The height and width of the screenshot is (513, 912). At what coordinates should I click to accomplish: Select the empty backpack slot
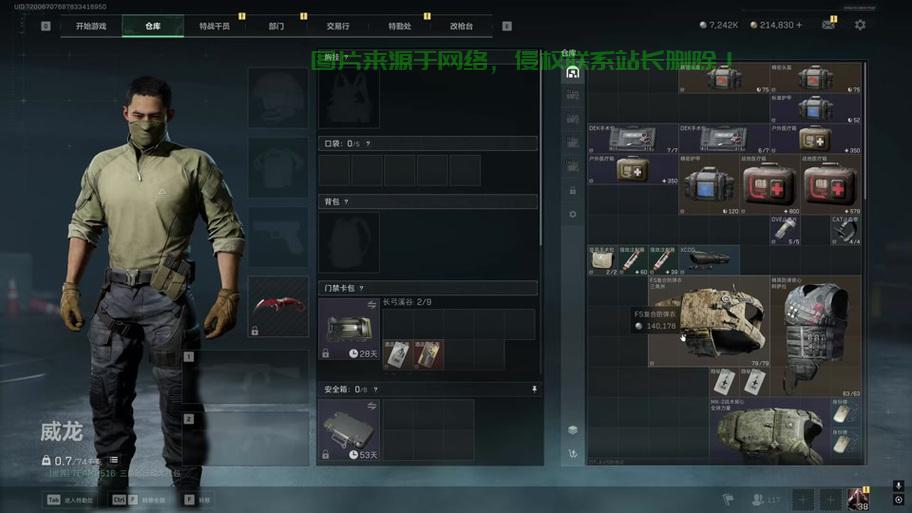pos(349,241)
